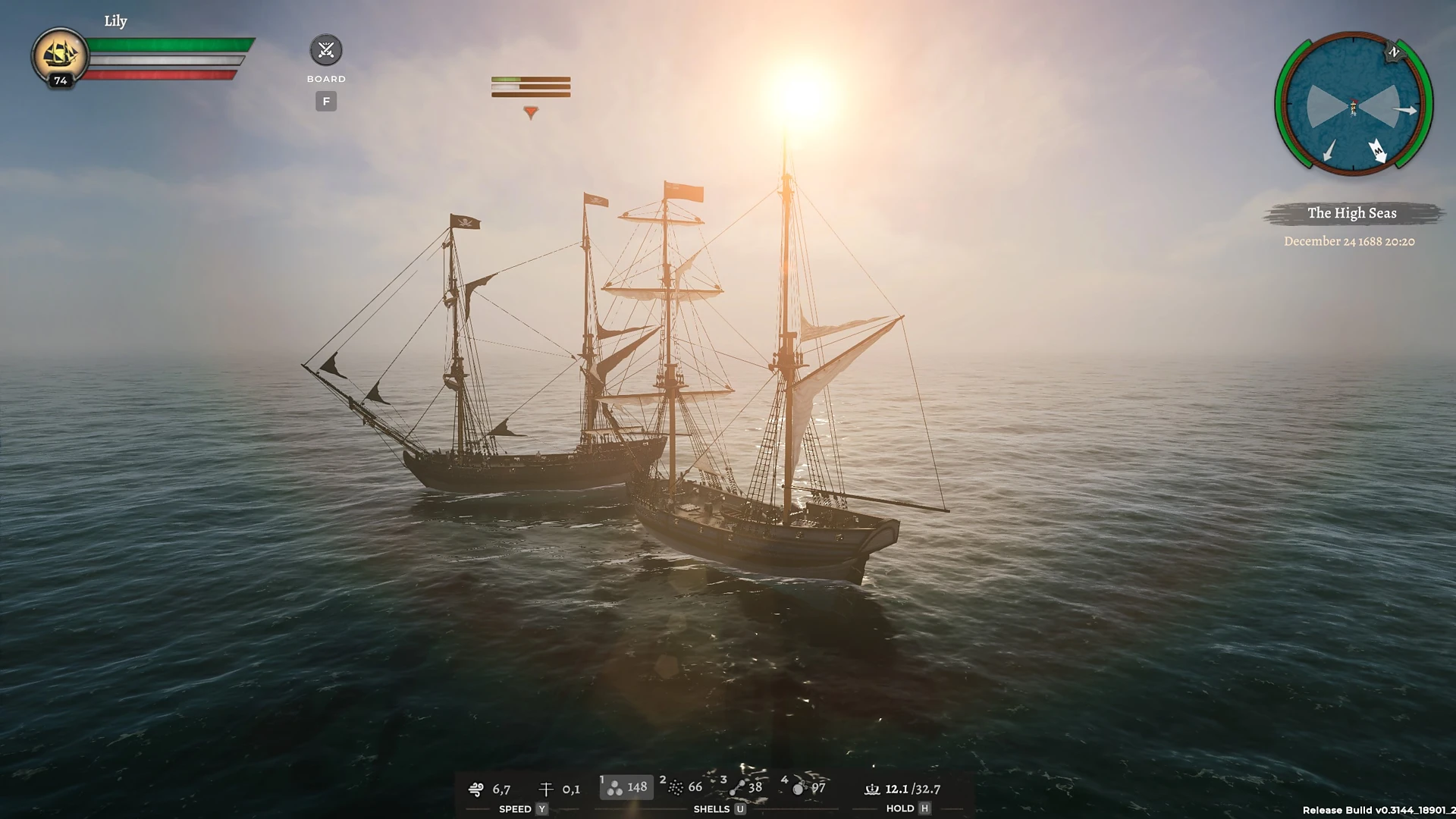Select the player ship marker at minimap center
Image resolution: width=1456 pixels, height=819 pixels.
coord(1354,108)
